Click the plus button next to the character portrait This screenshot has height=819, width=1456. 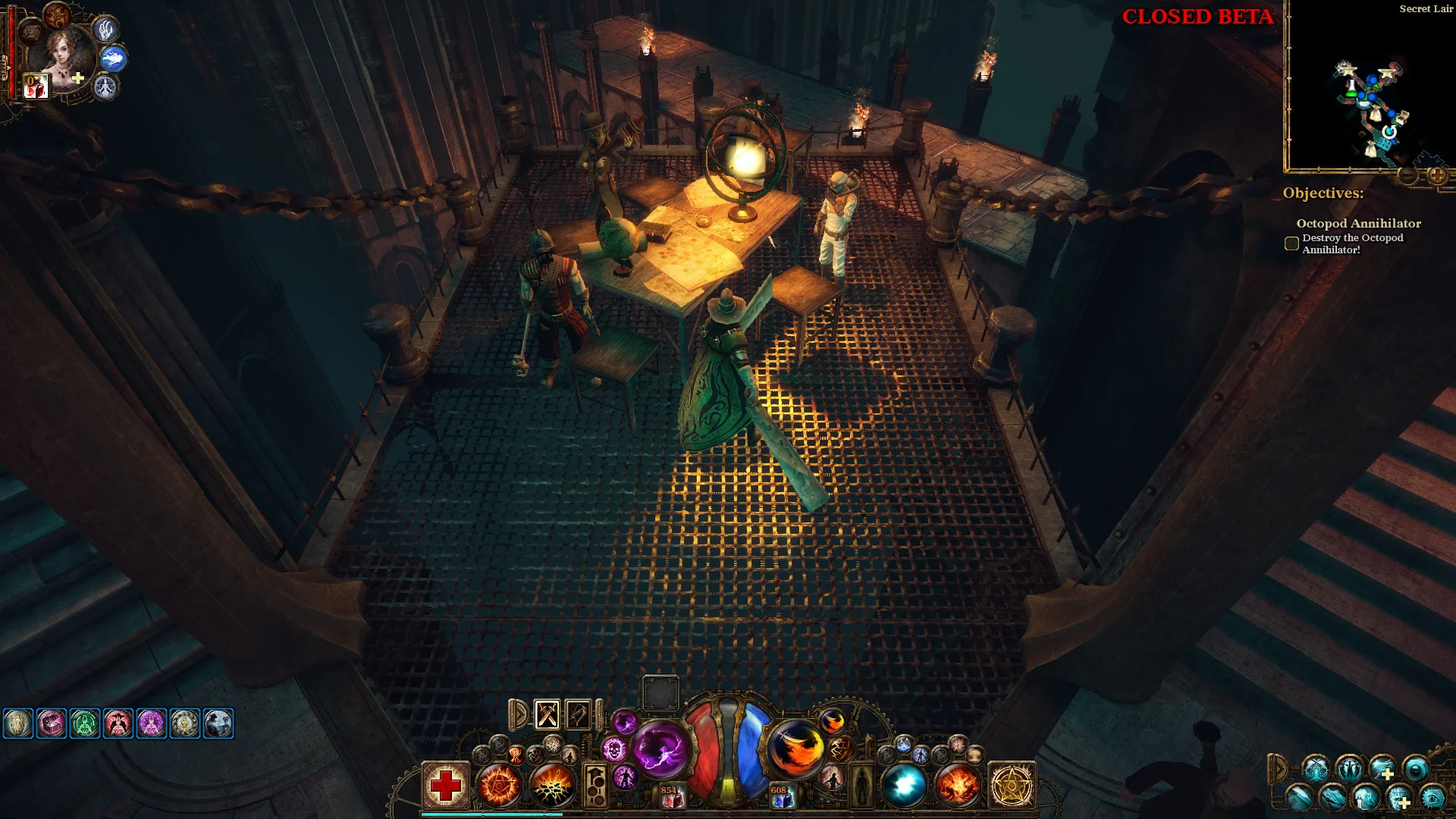tap(77, 79)
